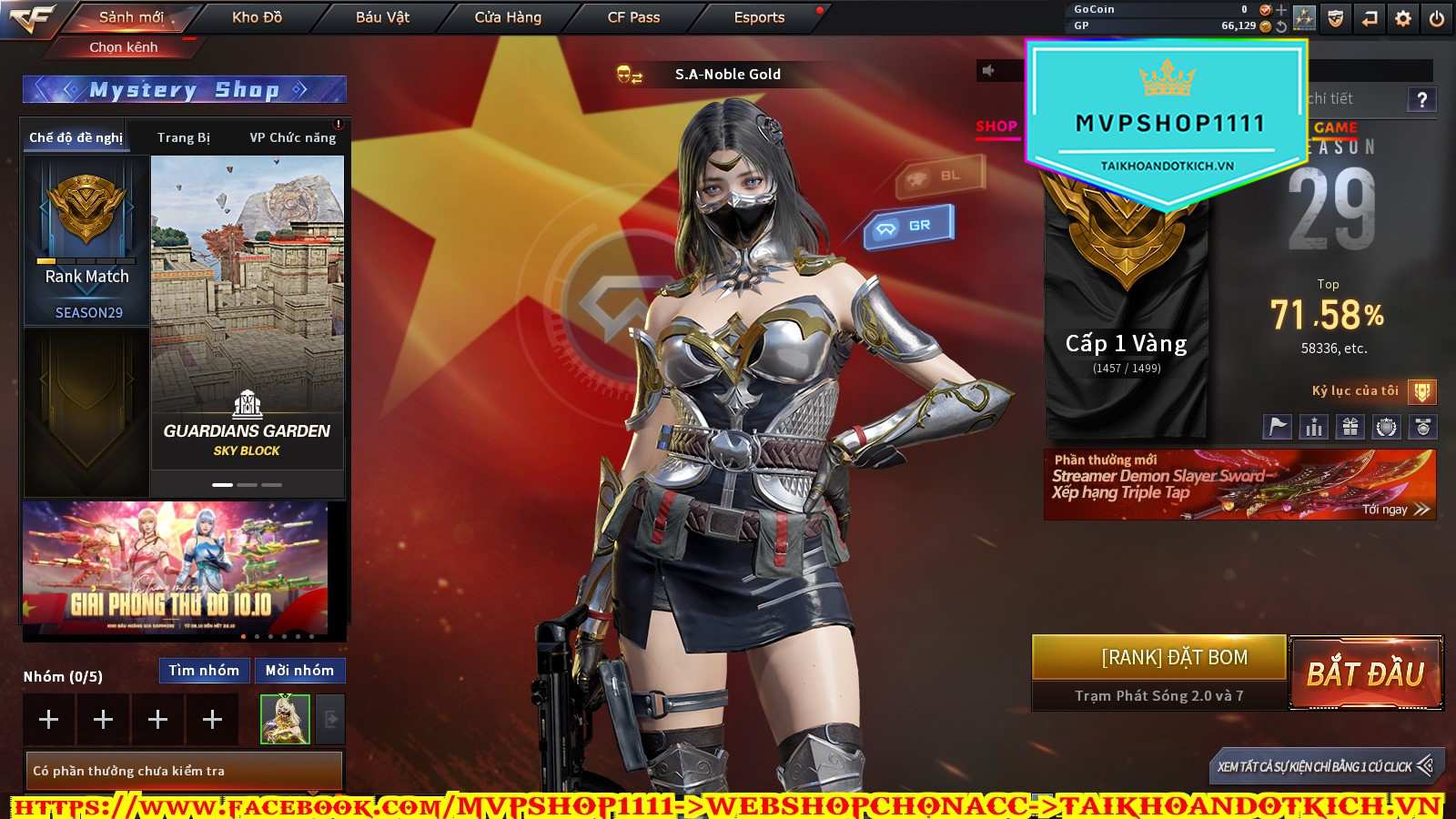The width and height of the screenshot is (1456, 819).
Task: Select the Guardians Garden Sky Block mode
Action: (247, 312)
